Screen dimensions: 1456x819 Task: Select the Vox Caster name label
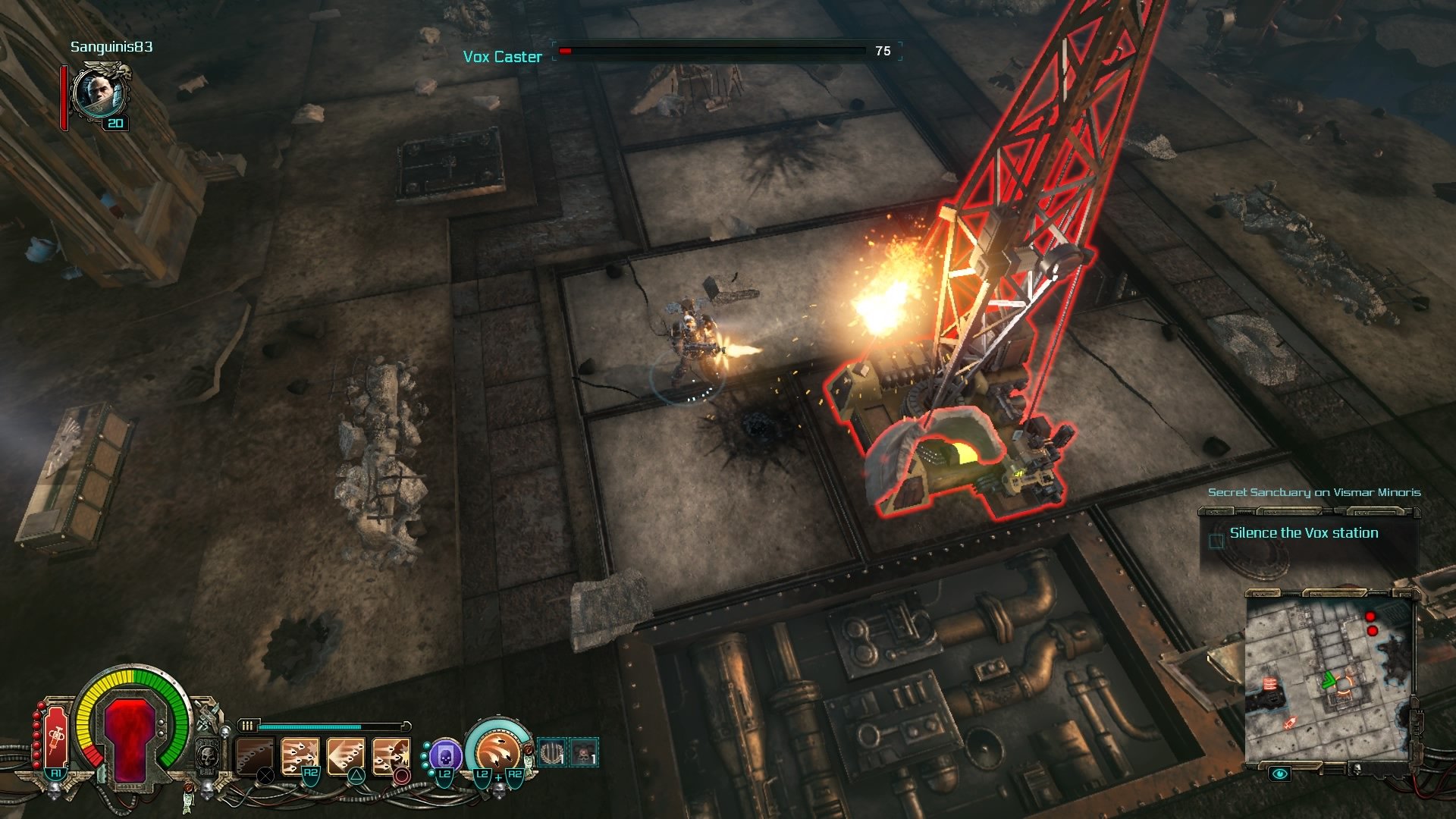(x=502, y=55)
